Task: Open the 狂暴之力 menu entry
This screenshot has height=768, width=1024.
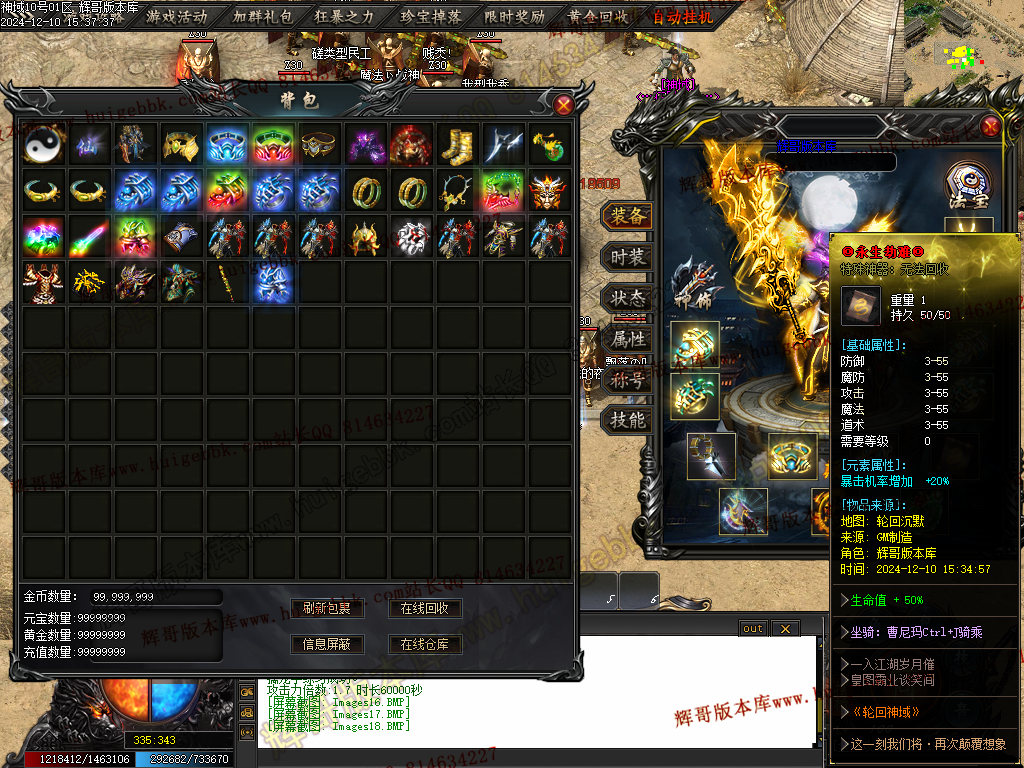Action: point(345,16)
